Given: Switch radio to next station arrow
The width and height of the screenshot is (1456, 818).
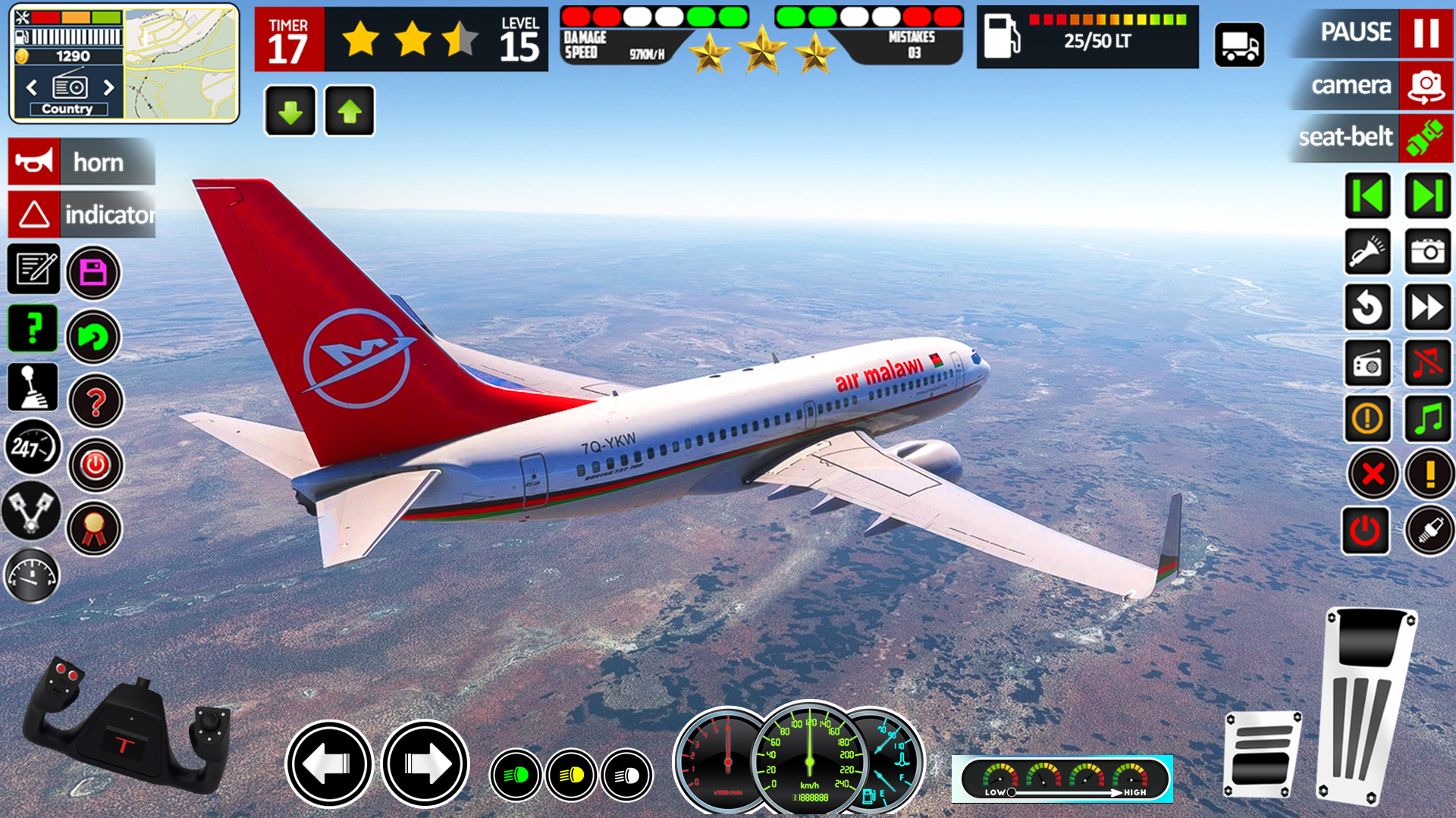Looking at the screenshot, I should point(109,87).
